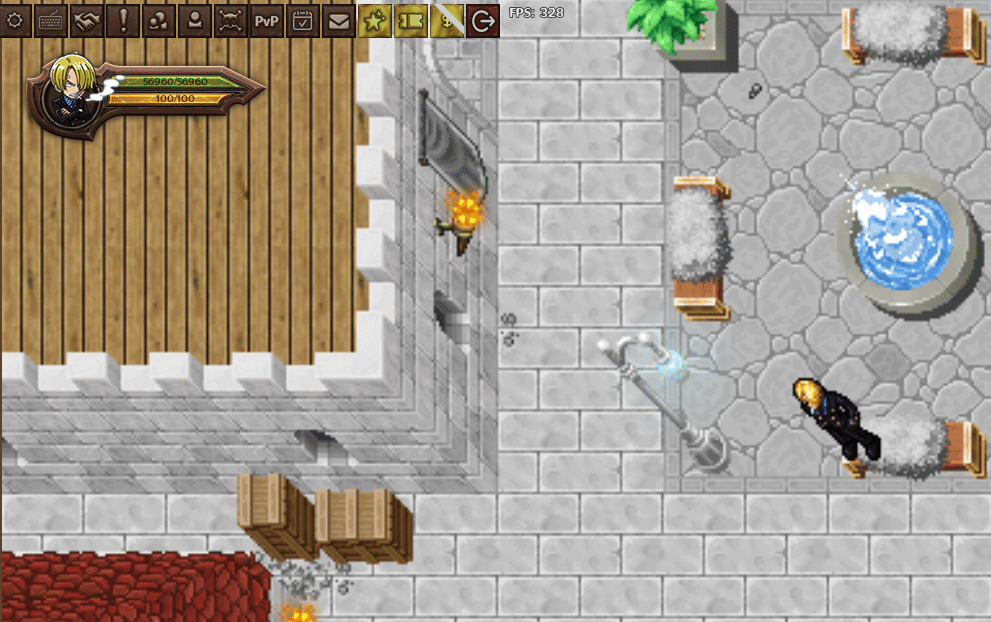The width and height of the screenshot is (991, 622).
Task: Click the gold stars icon
Action: tap(375, 20)
